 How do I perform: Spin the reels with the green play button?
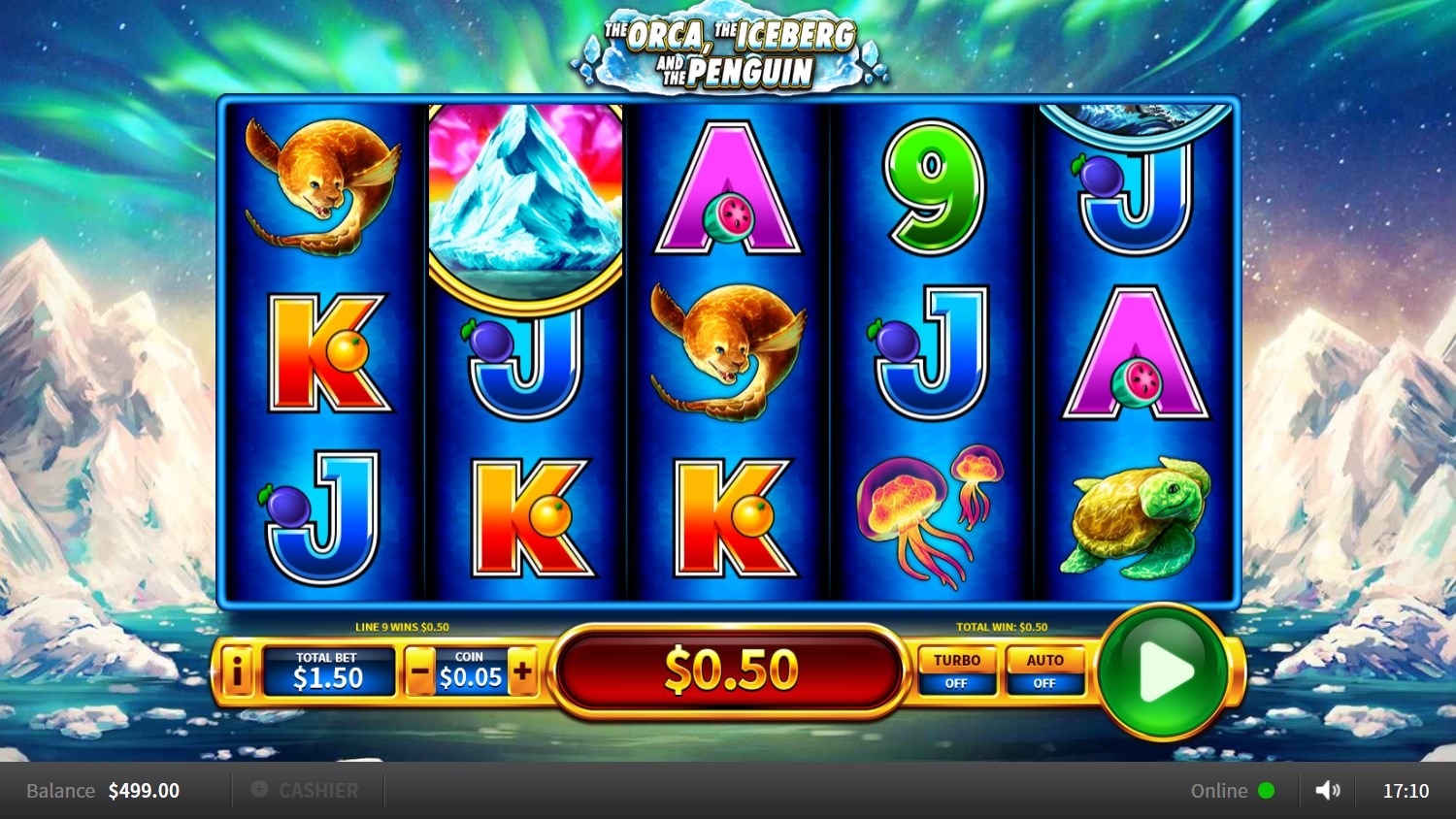tap(1164, 672)
